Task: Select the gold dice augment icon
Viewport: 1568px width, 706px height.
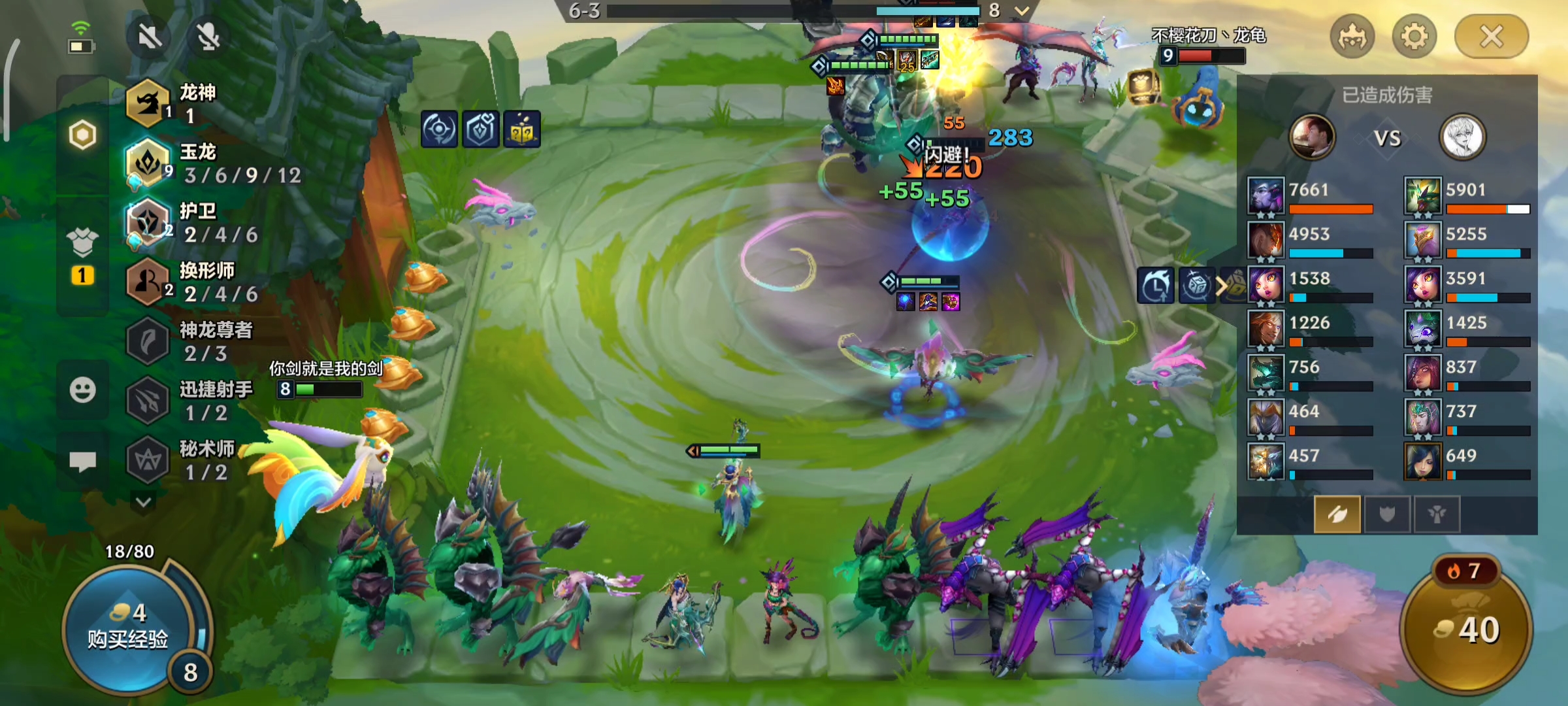Action: coord(521,129)
